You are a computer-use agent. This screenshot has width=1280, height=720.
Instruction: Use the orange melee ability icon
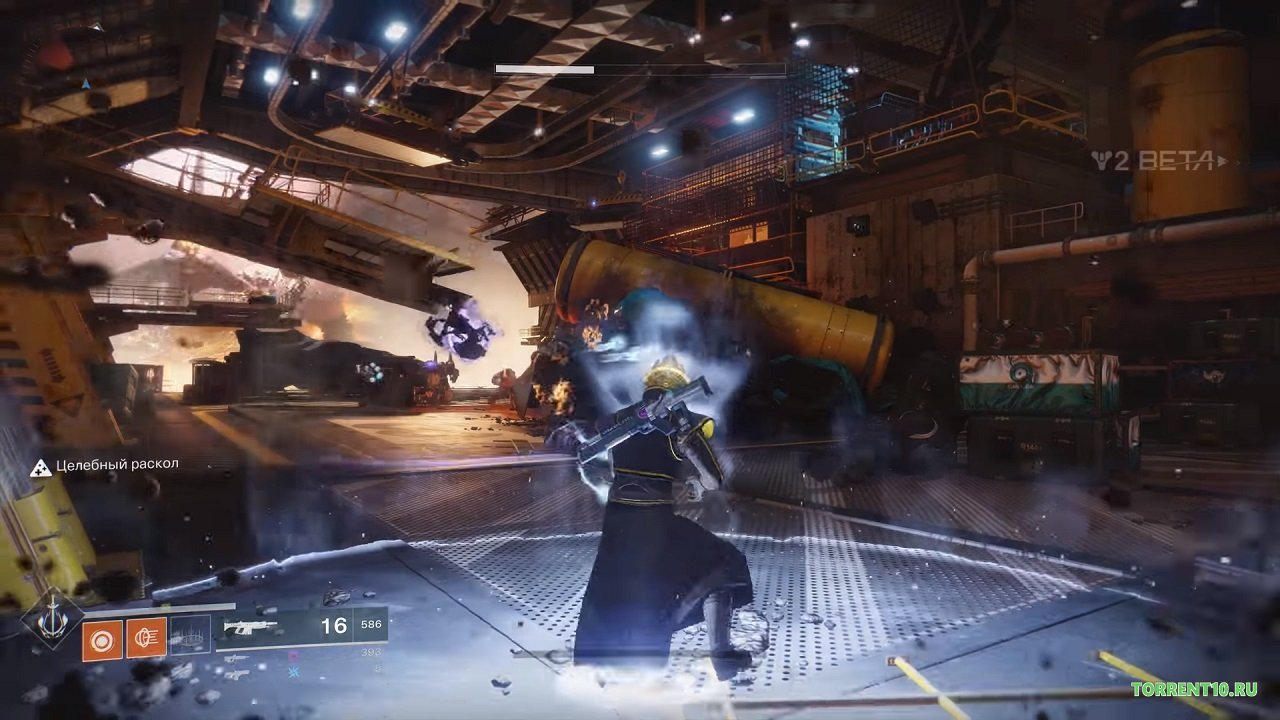pyautogui.click(x=146, y=638)
